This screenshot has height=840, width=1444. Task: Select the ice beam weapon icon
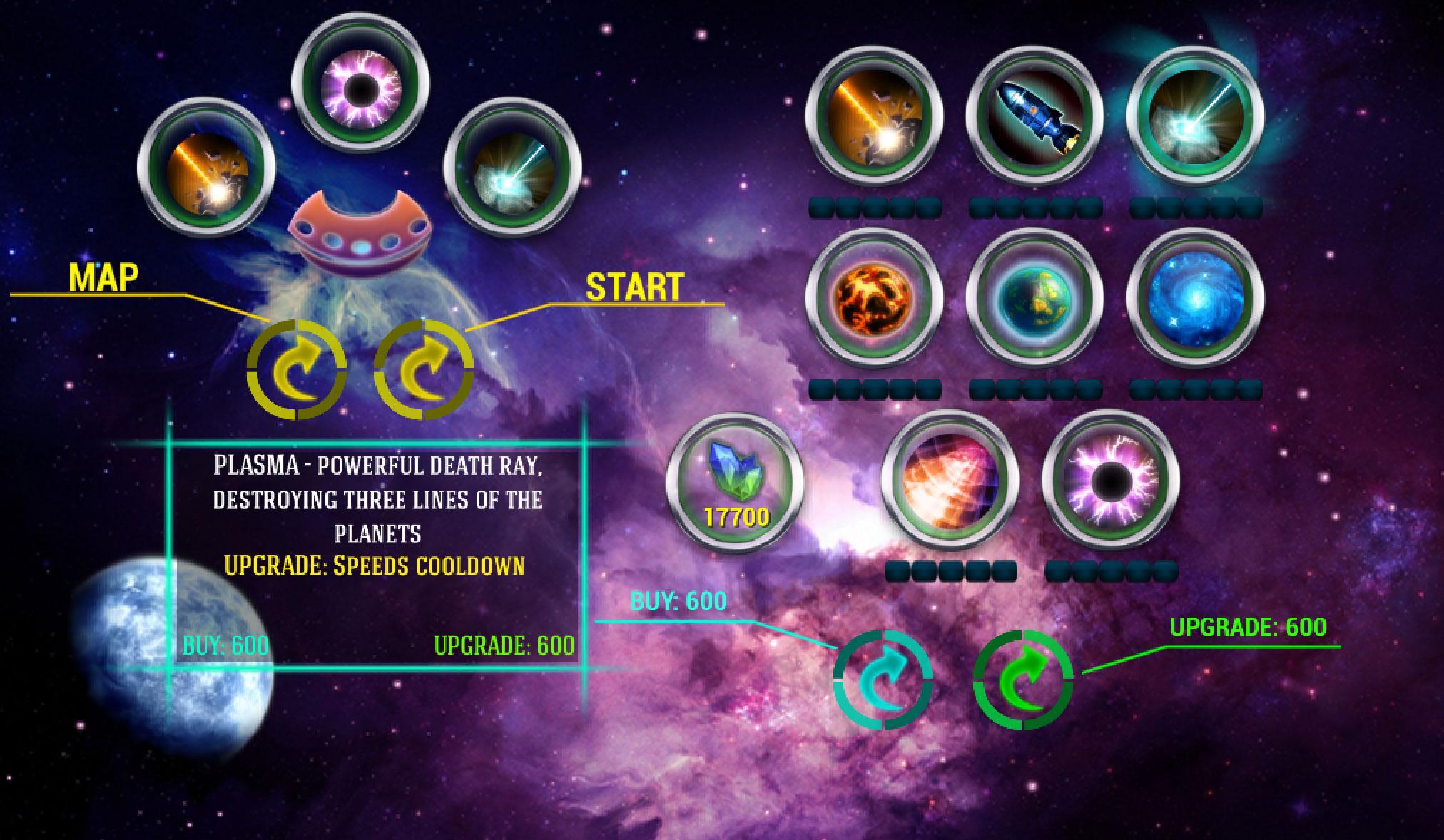point(509,168)
